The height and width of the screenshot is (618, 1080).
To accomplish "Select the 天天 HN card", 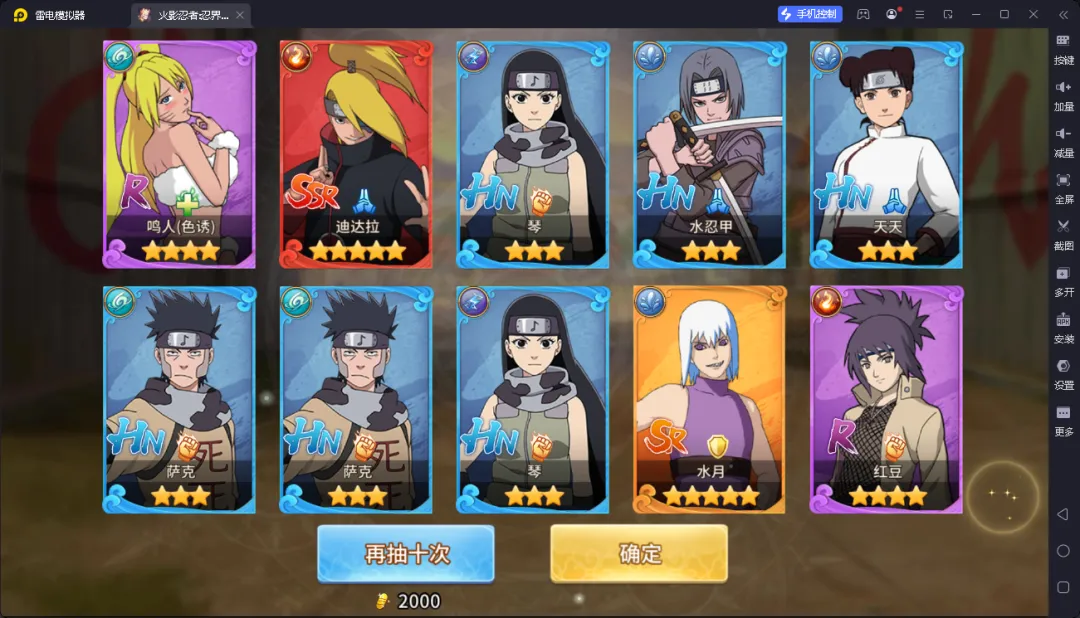I will 887,154.
